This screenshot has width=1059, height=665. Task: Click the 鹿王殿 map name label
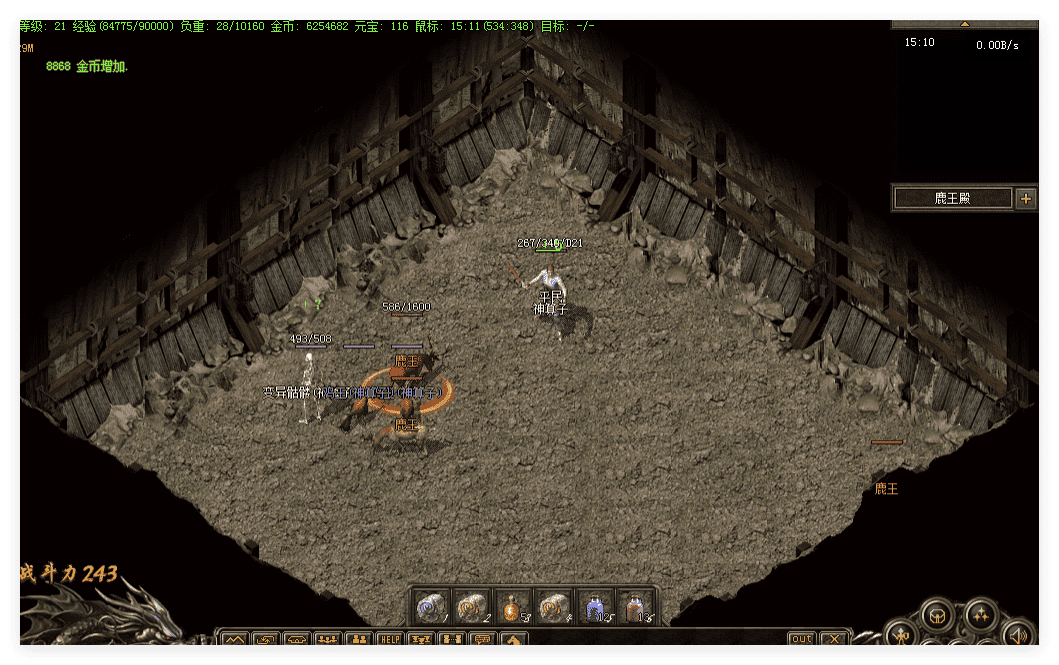tap(952, 198)
